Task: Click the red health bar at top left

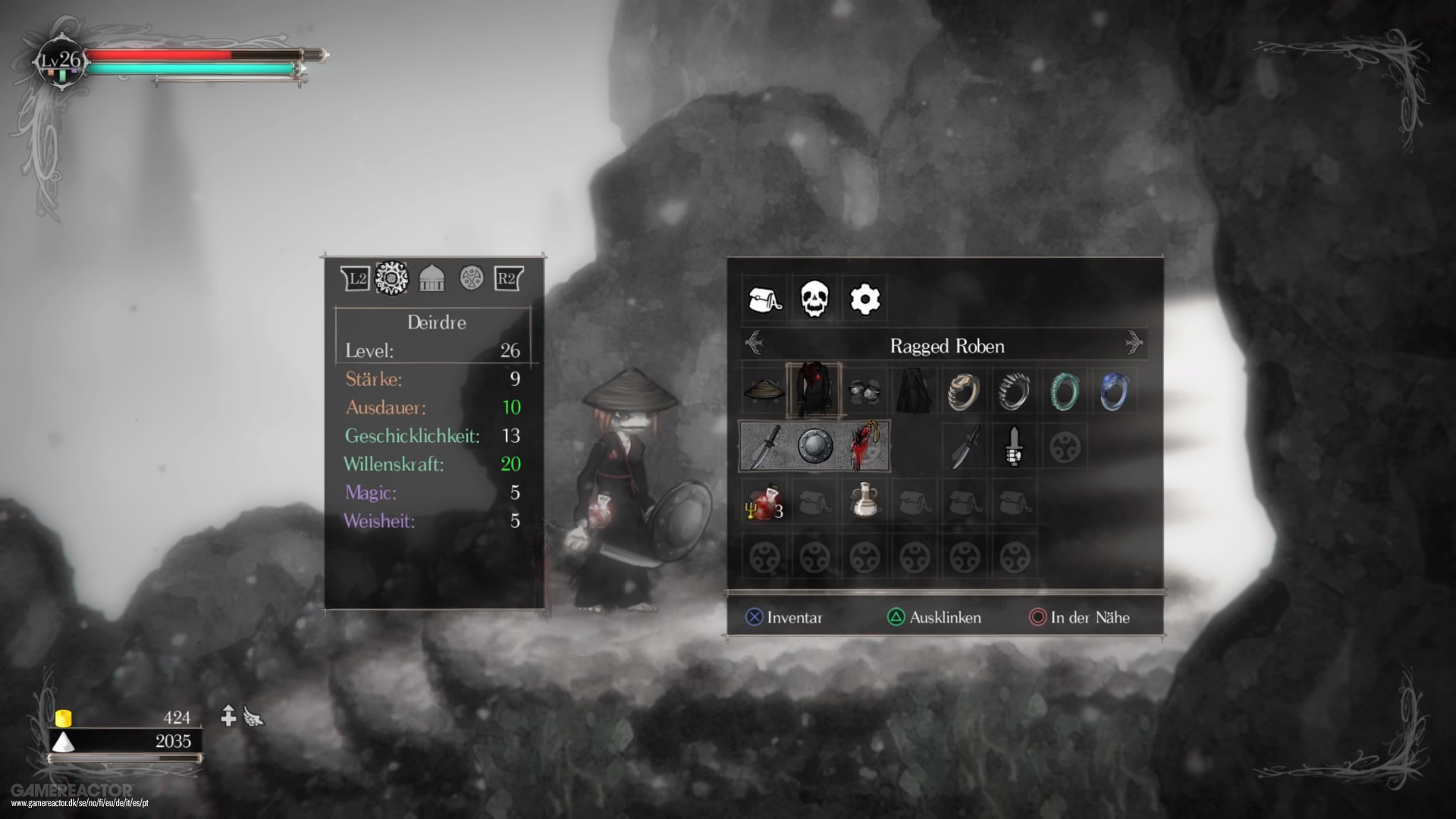Action: (x=159, y=53)
